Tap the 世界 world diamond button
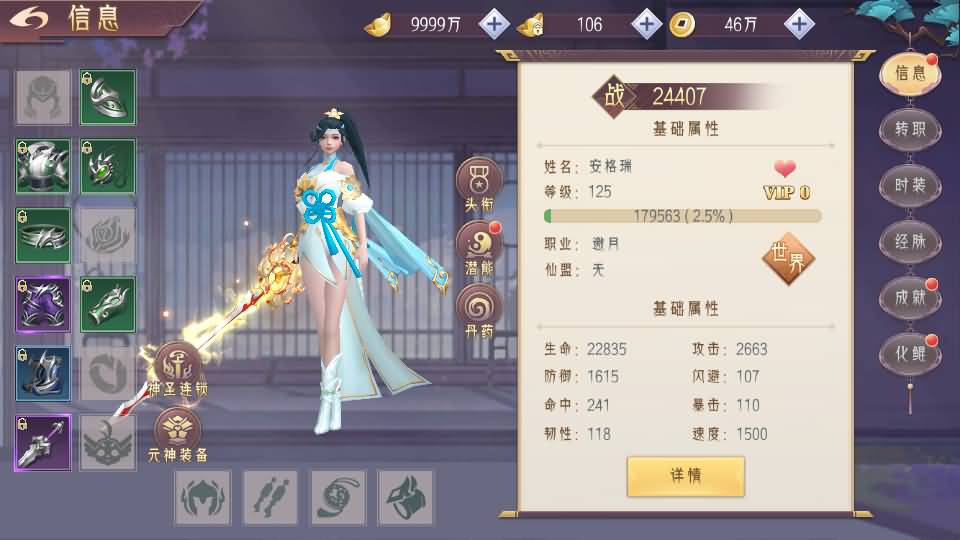The height and width of the screenshot is (540, 960). [x=788, y=258]
